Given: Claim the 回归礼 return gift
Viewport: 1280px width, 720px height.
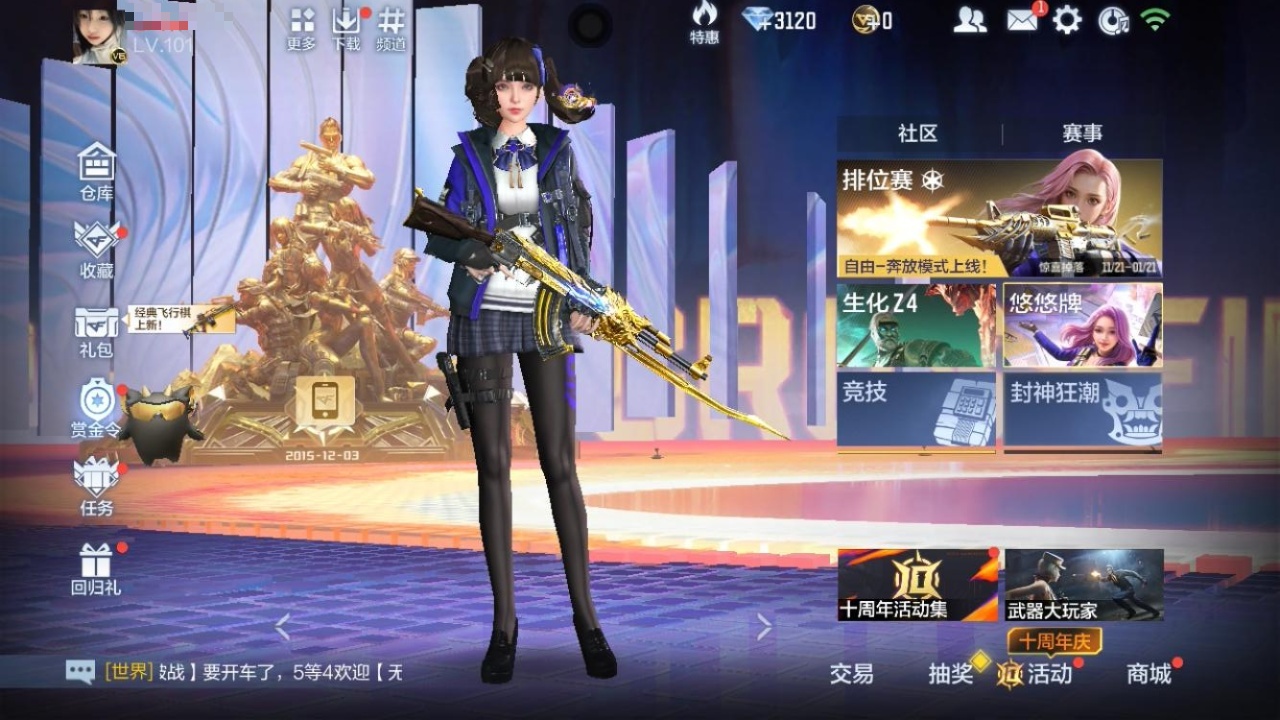Looking at the screenshot, I should 96,568.
